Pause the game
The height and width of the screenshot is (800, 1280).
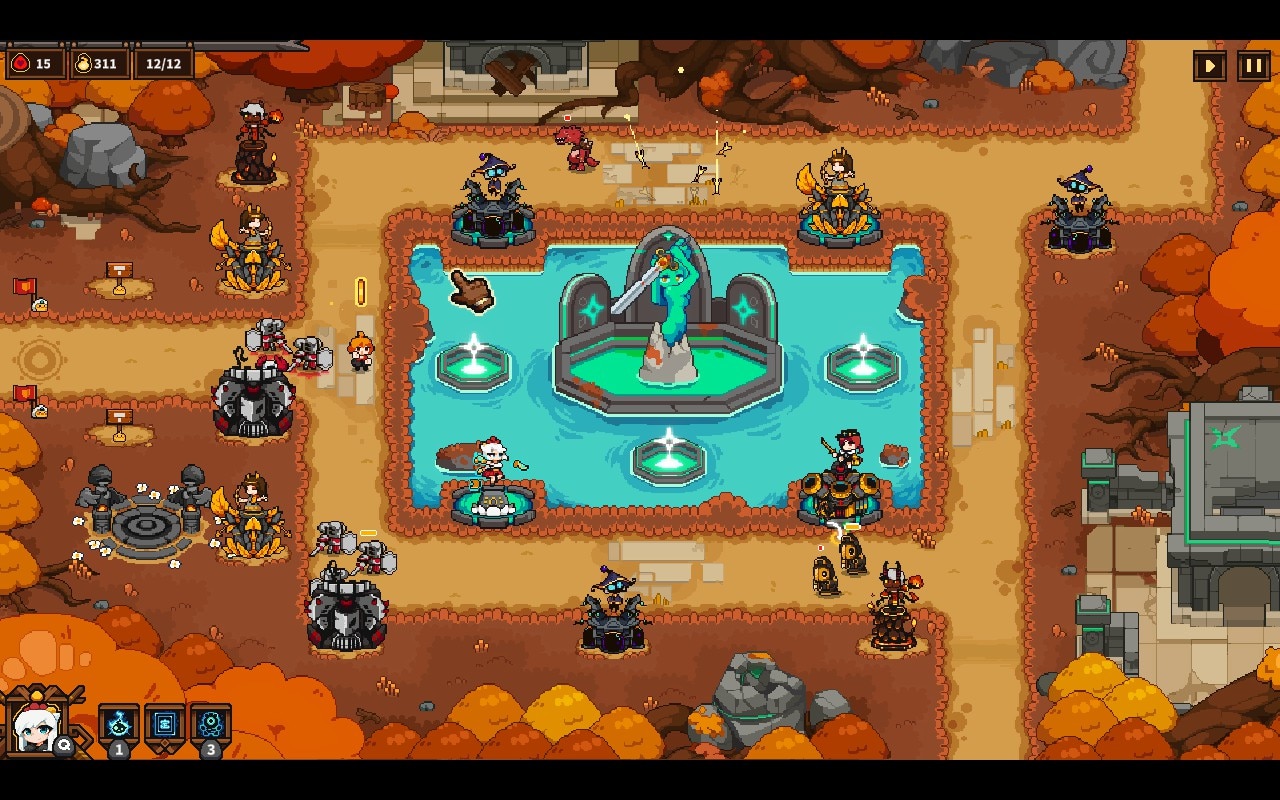(1254, 66)
